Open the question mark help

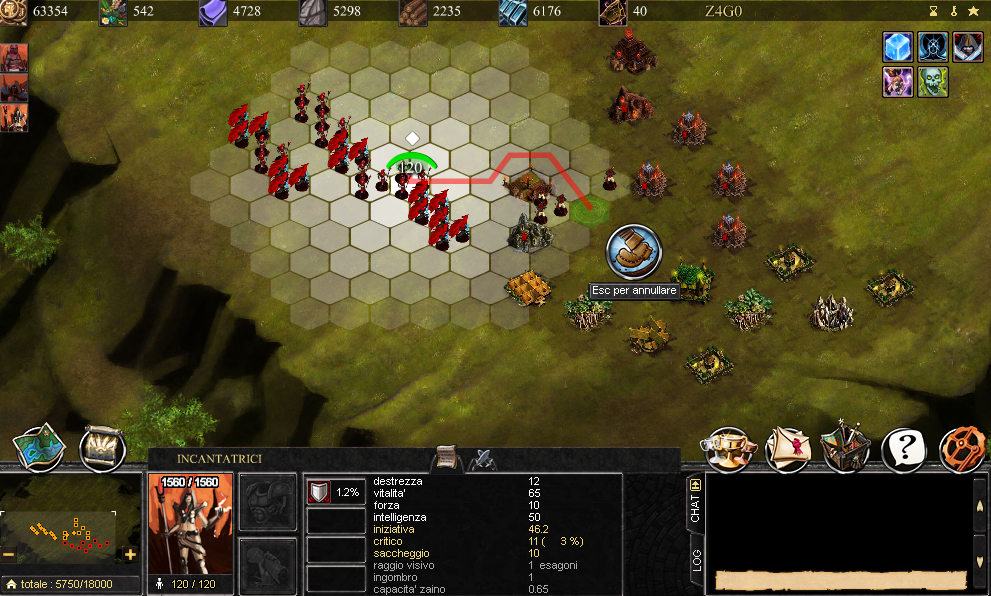point(904,450)
